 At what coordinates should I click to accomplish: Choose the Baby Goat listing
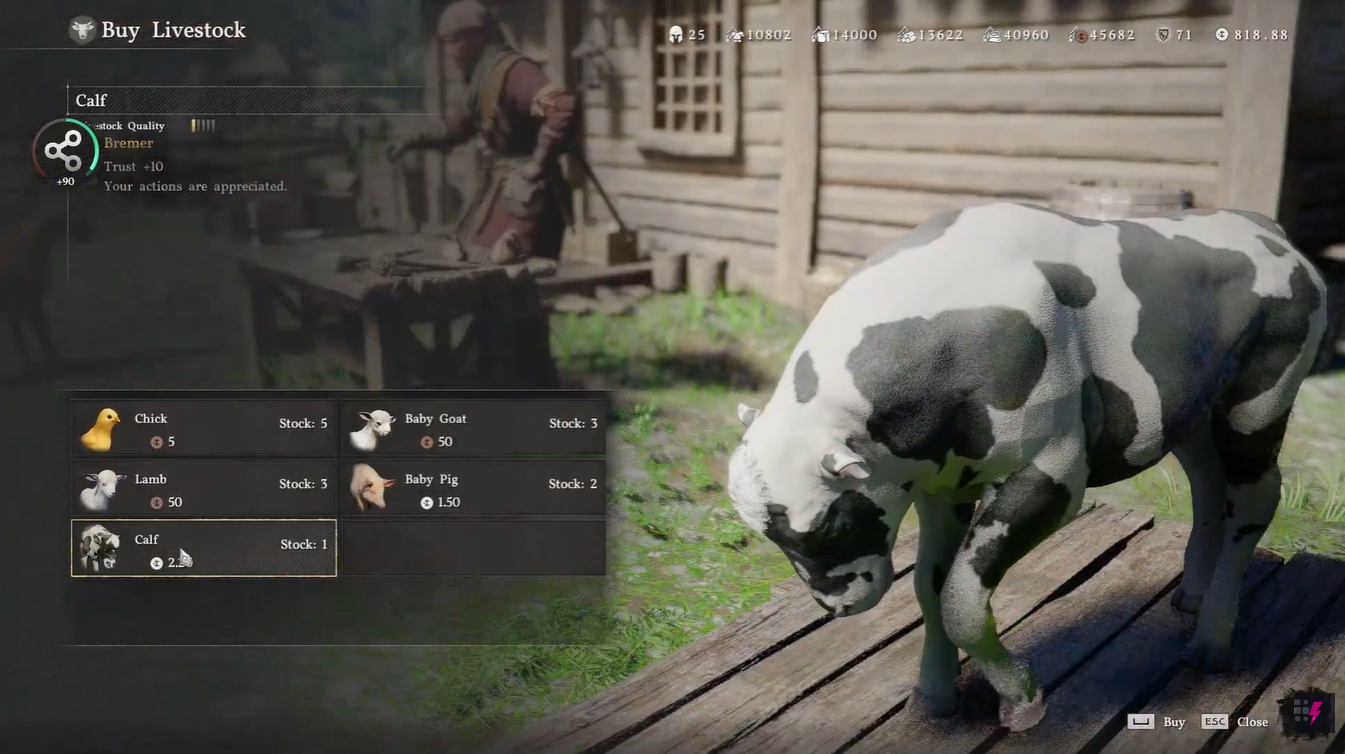click(474, 429)
